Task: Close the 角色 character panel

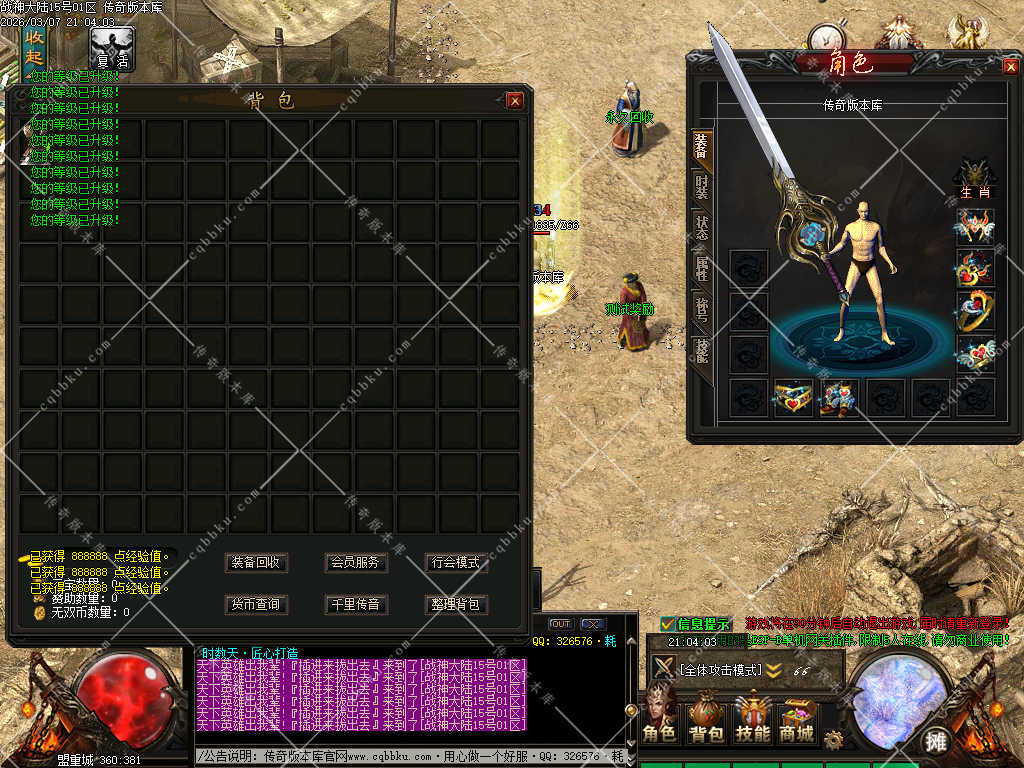Action: coord(1010,66)
